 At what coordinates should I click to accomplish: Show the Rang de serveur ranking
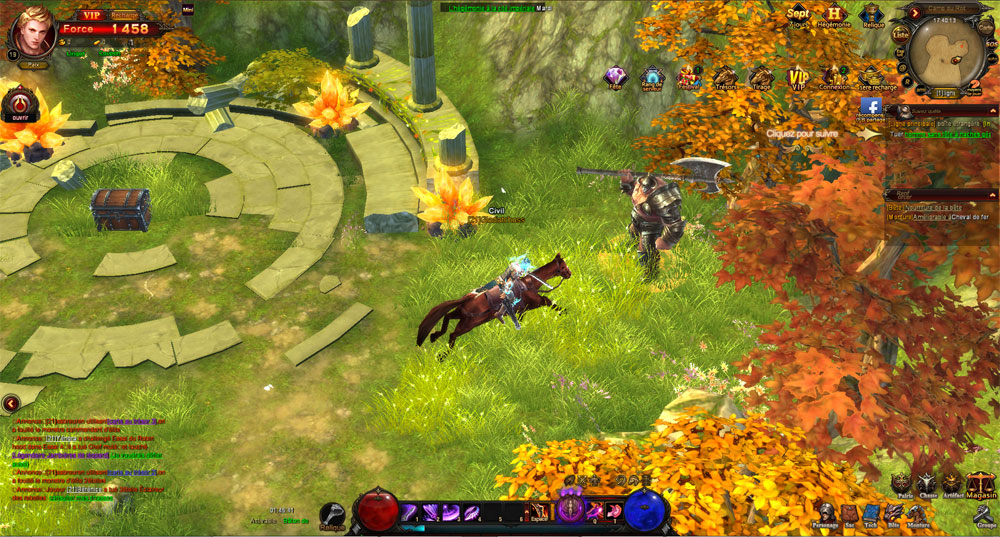[651, 78]
